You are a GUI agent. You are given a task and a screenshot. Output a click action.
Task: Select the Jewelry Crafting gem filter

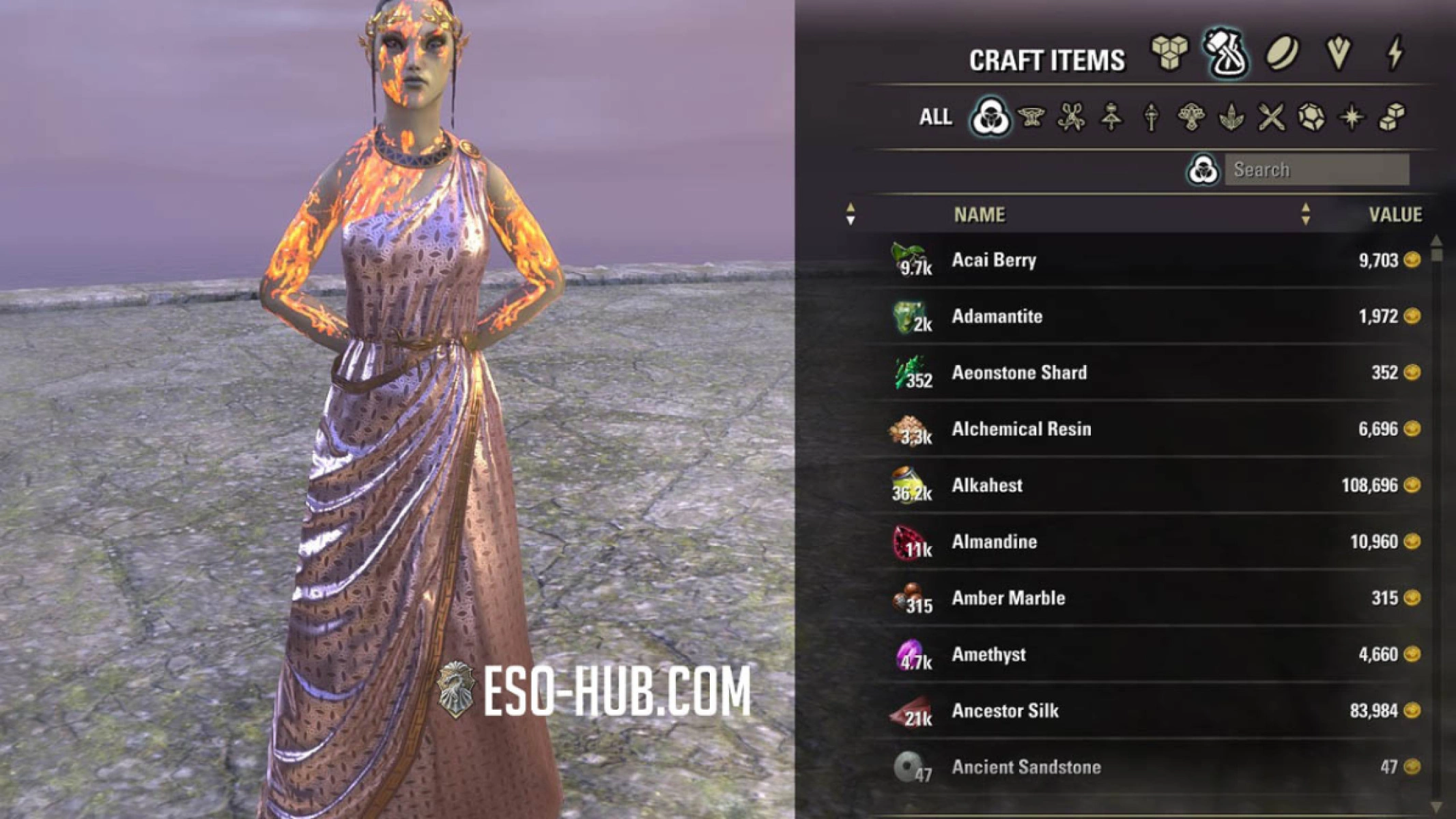pyautogui.click(x=1311, y=117)
